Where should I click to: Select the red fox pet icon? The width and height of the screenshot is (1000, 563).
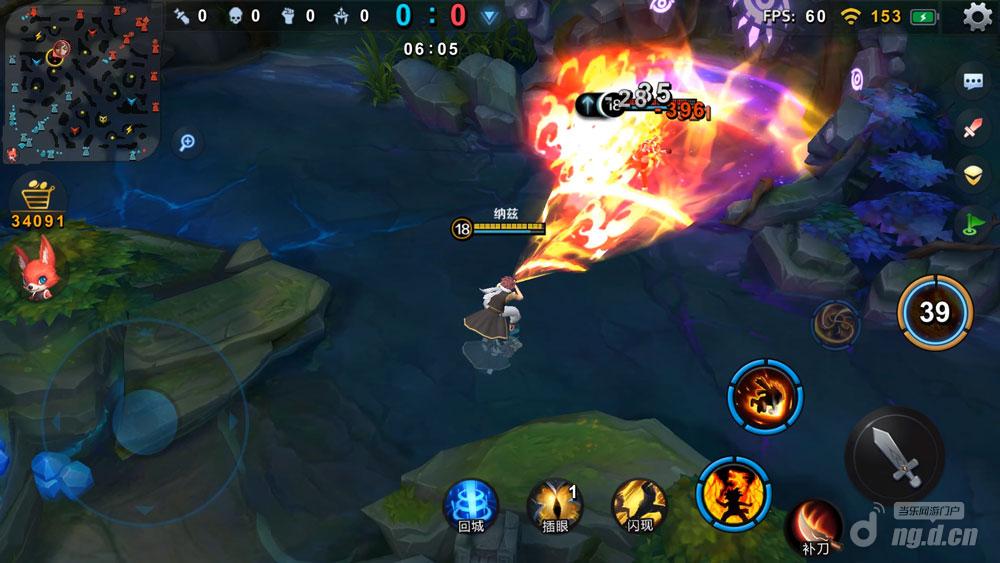[37, 268]
